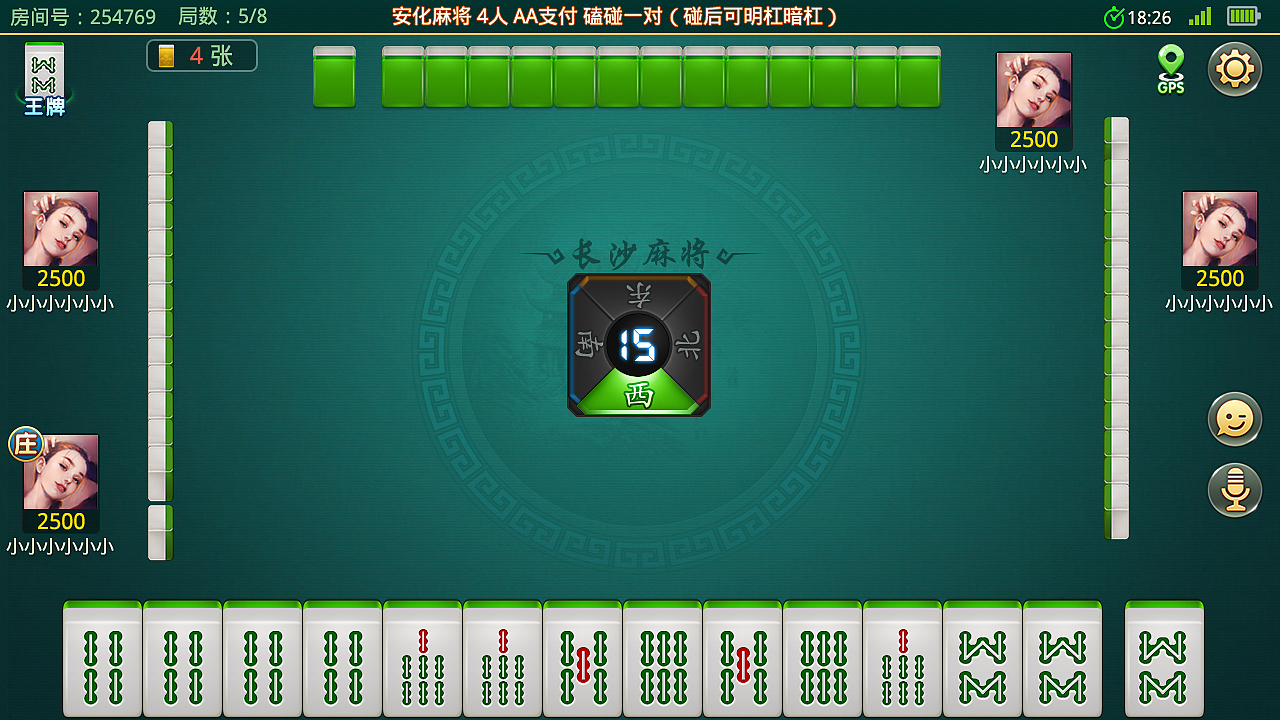
Task: Click the drawn 万 tile on far right
Action: pyautogui.click(x=1163, y=658)
